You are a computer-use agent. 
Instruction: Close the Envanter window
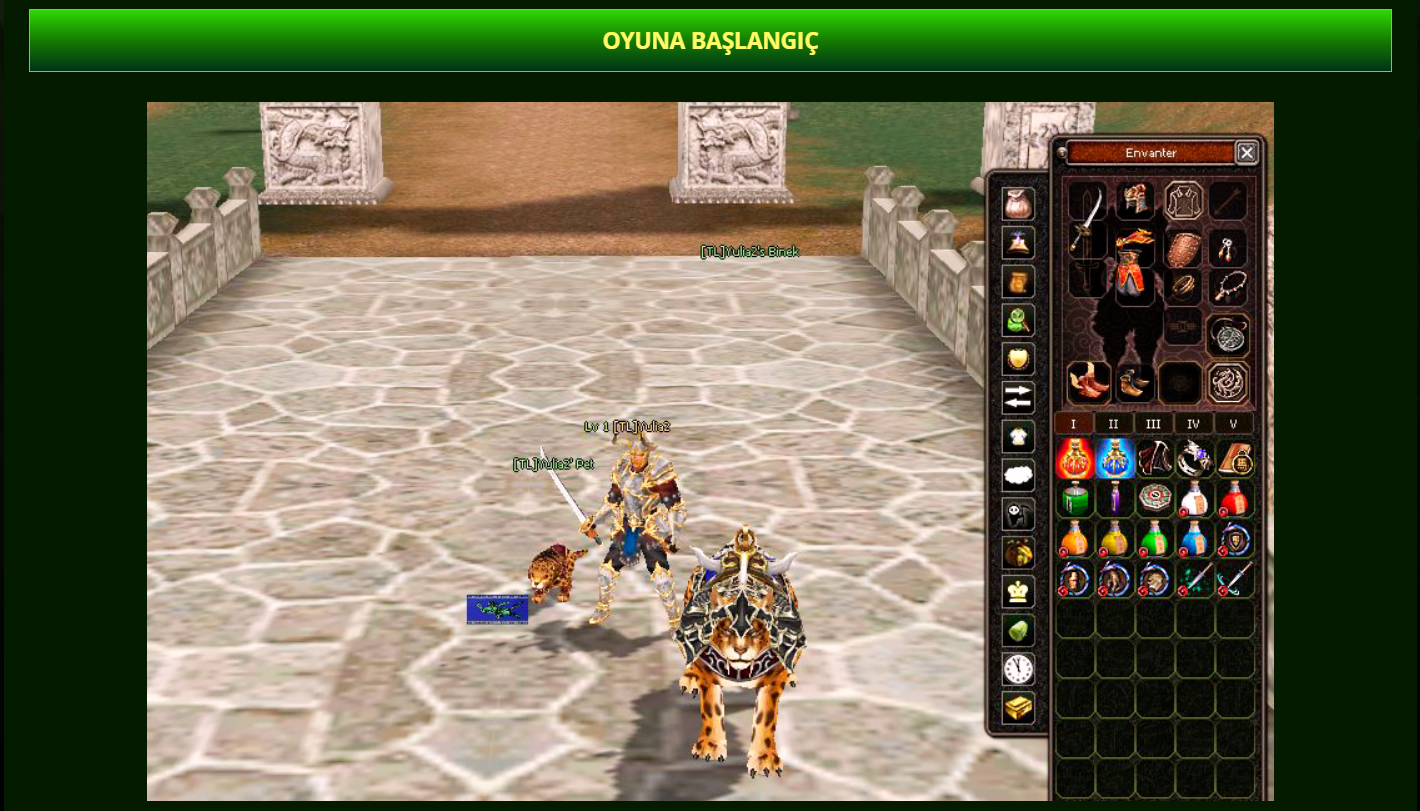pos(1246,153)
